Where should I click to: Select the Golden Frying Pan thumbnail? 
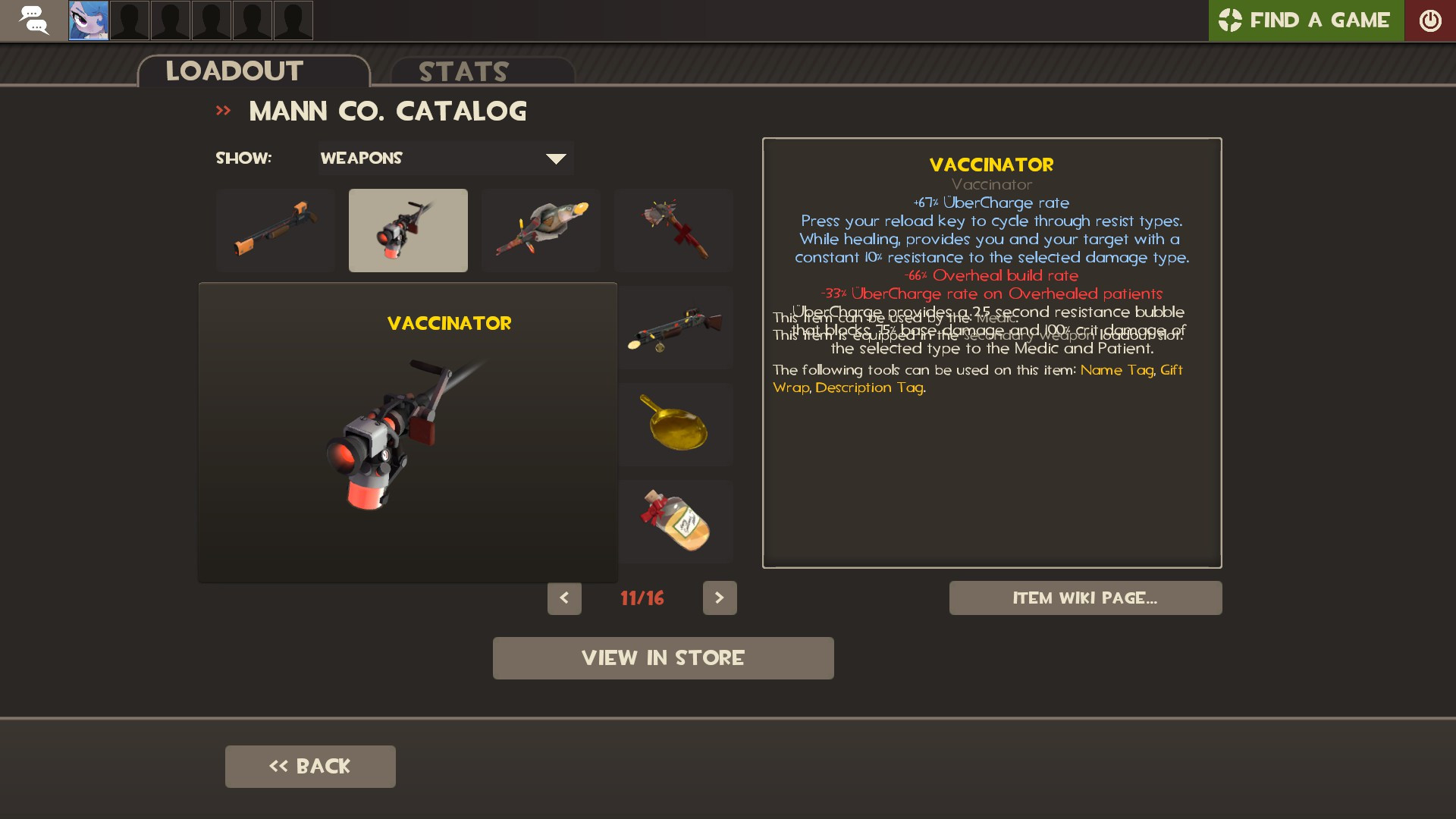click(676, 425)
